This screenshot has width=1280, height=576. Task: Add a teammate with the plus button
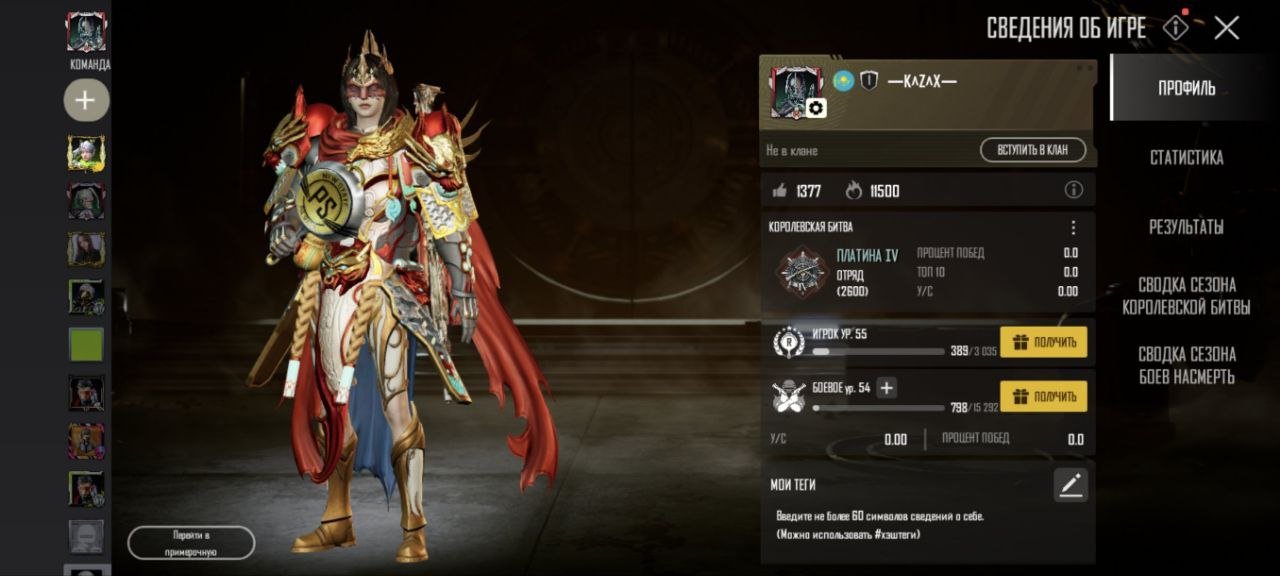86,100
